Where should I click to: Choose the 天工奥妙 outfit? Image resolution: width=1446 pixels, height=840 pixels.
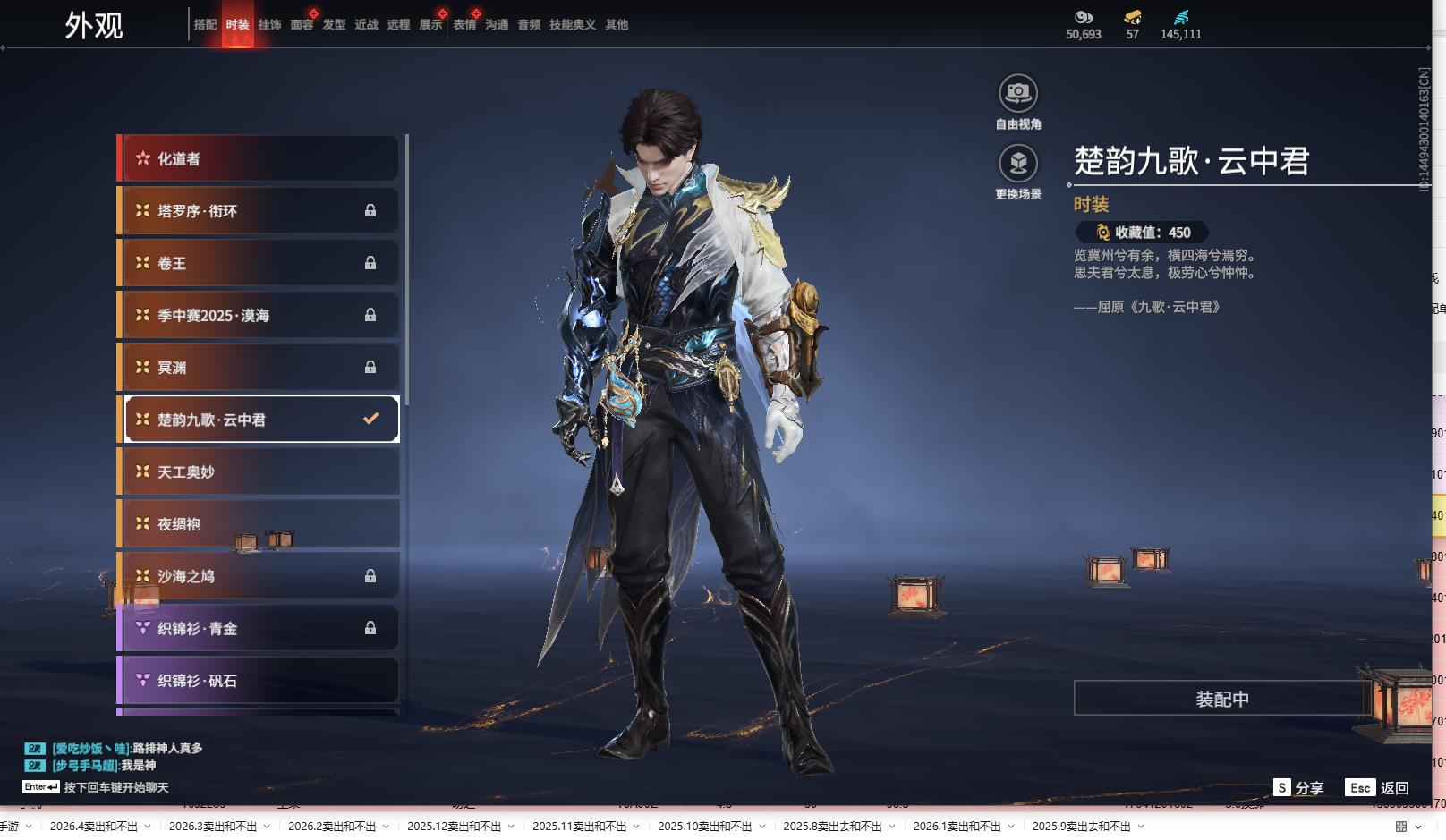259,472
